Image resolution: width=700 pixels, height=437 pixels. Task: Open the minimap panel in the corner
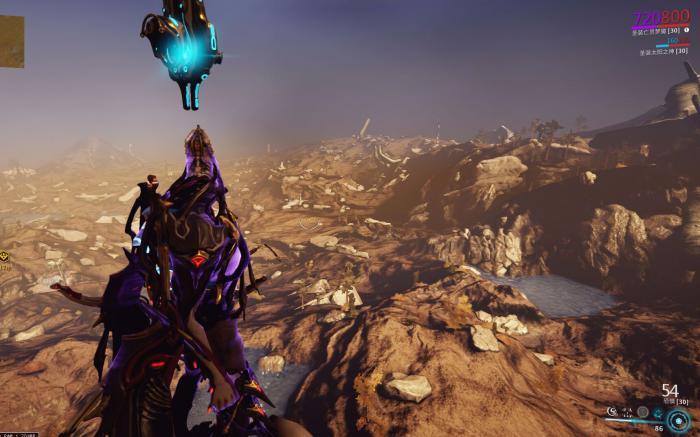pyautogui.click(x=11, y=42)
